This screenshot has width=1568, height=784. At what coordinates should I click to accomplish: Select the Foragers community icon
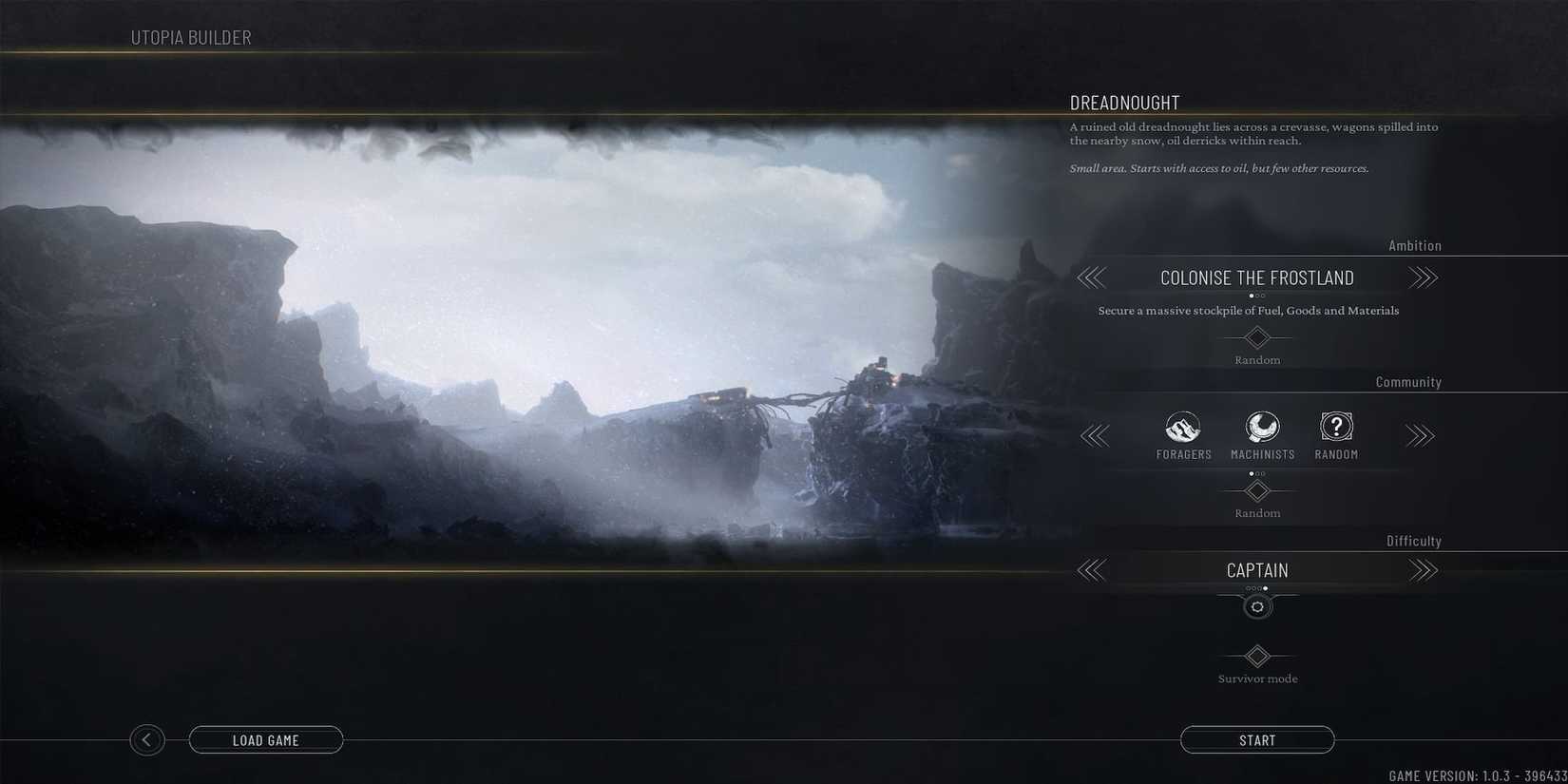point(1182,428)
